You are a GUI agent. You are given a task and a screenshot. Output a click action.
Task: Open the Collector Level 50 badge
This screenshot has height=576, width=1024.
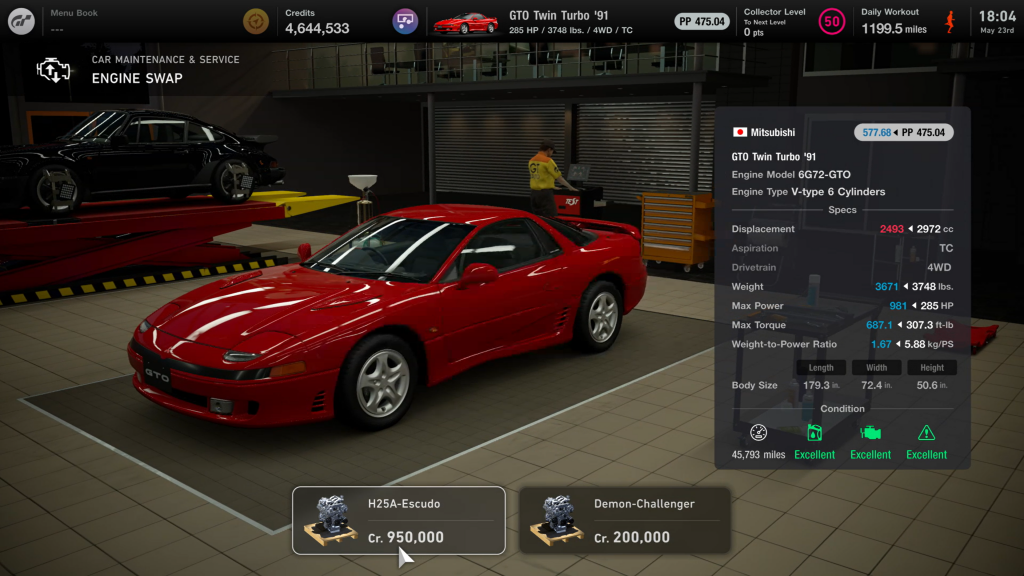point(831,21)
